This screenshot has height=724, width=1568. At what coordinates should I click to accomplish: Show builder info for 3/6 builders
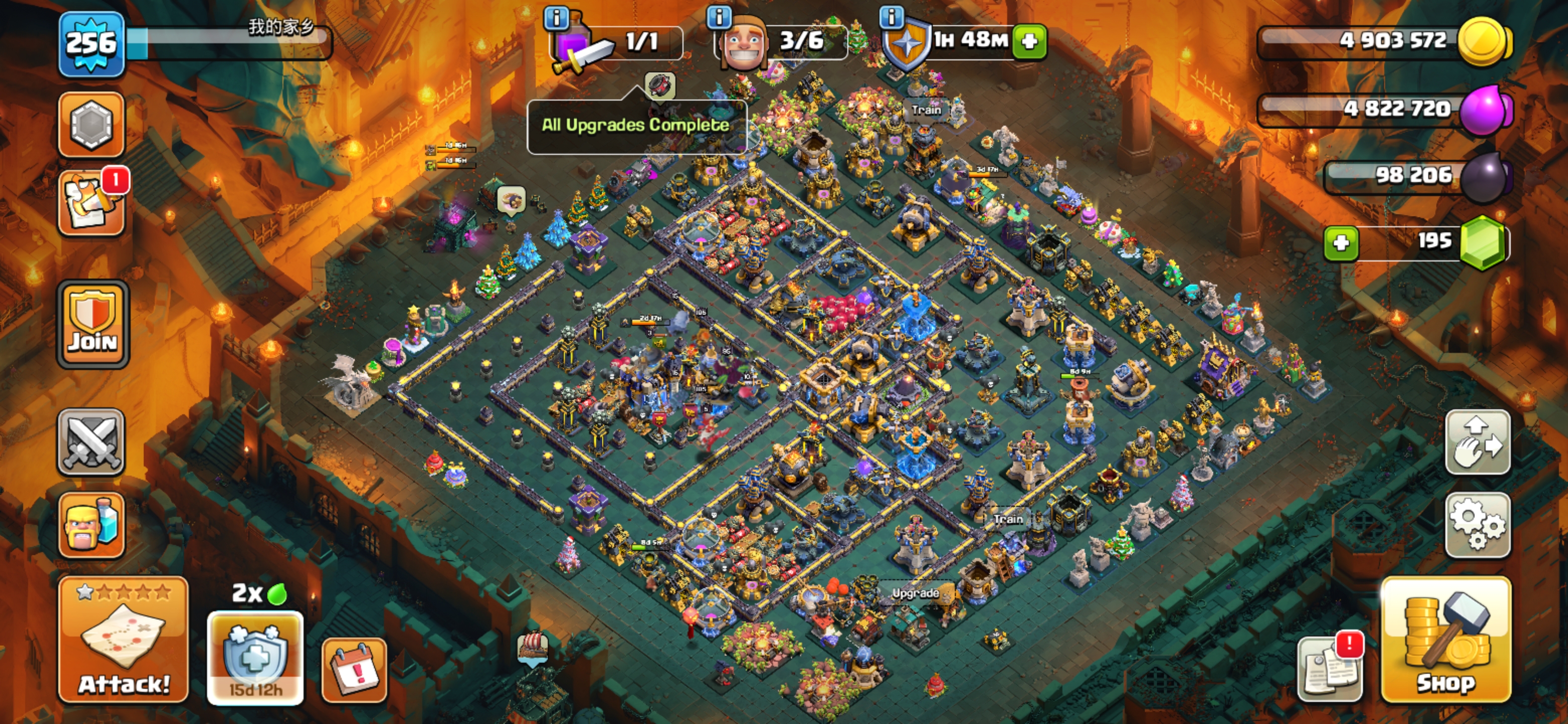(x=719, y=17)
